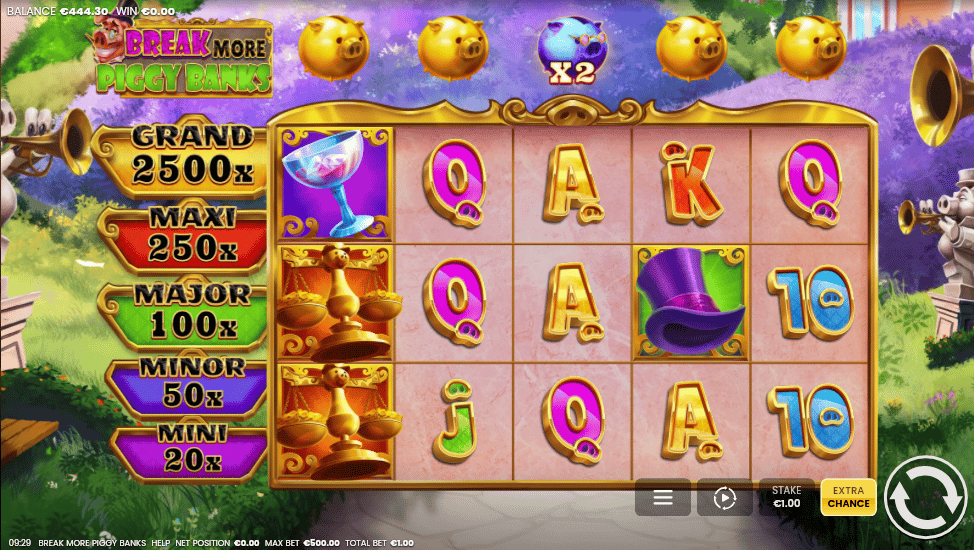This screenshot has width=974, height=550.
Task: Spin the reels with the round arrow button
Action: pos(925,497)
